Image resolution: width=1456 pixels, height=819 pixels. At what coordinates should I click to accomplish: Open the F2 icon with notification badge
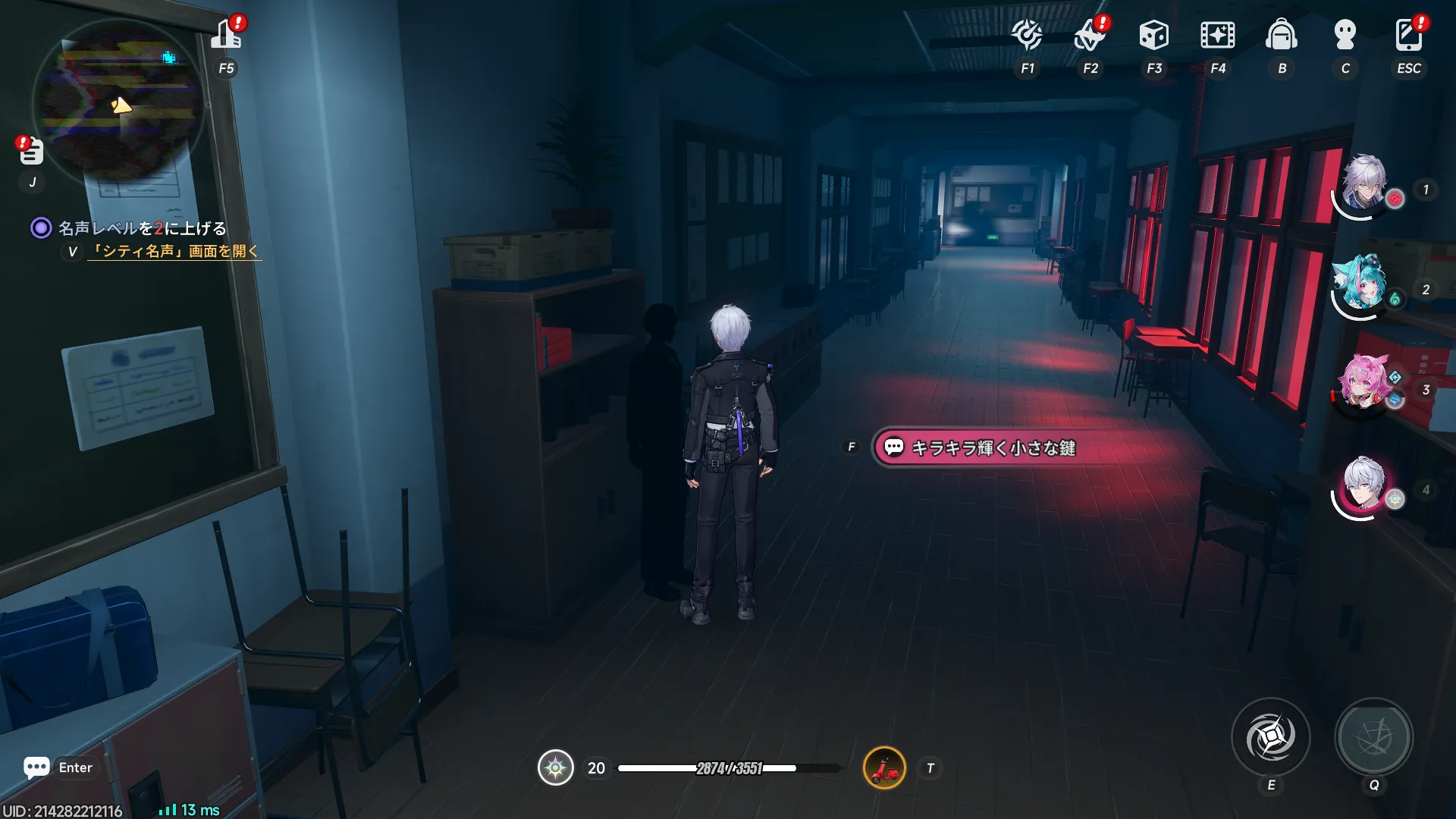1090,35
